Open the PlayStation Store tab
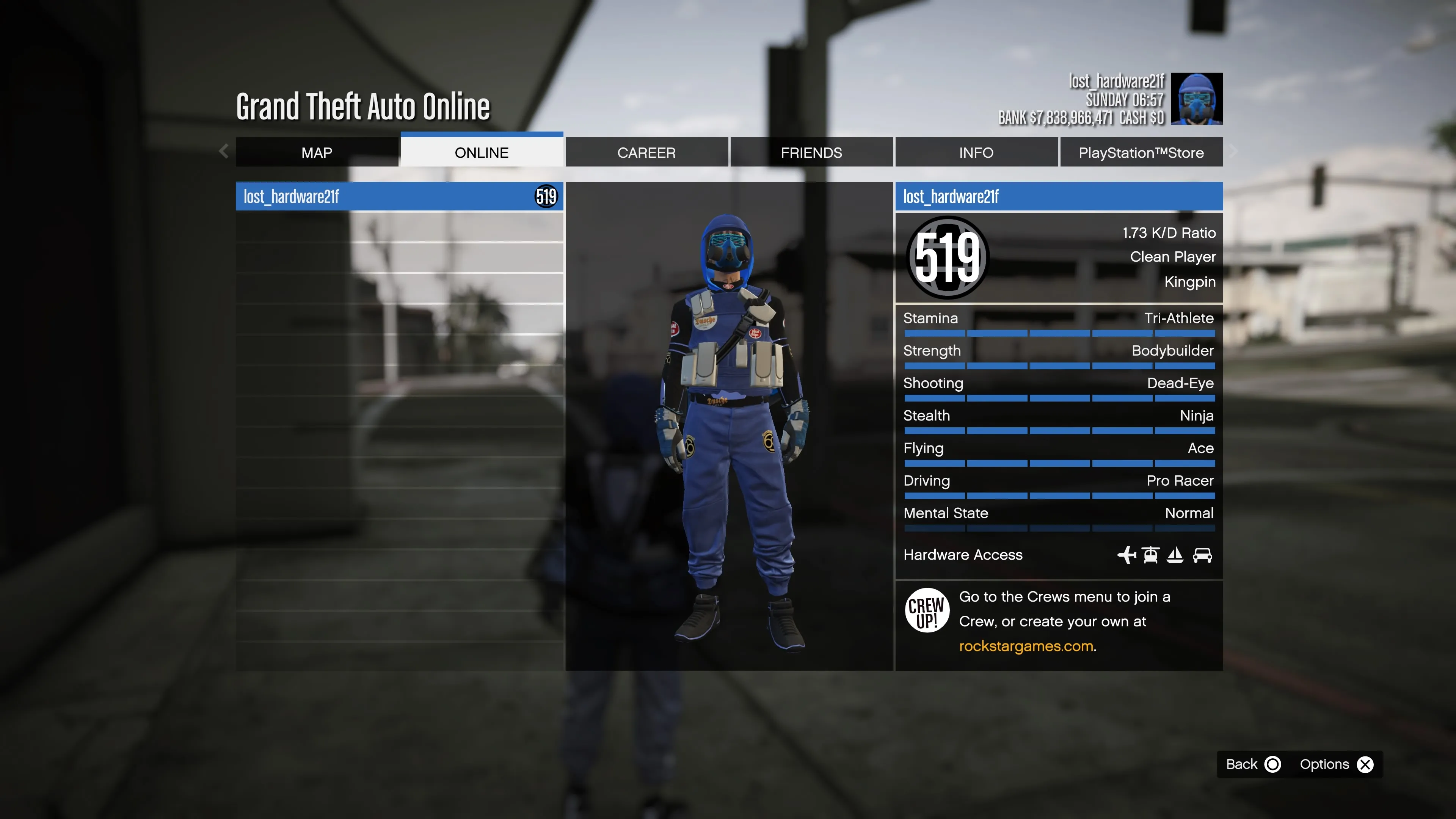Image resolution: width=1456 pixels, height=819 pixels. [1141, 152]
